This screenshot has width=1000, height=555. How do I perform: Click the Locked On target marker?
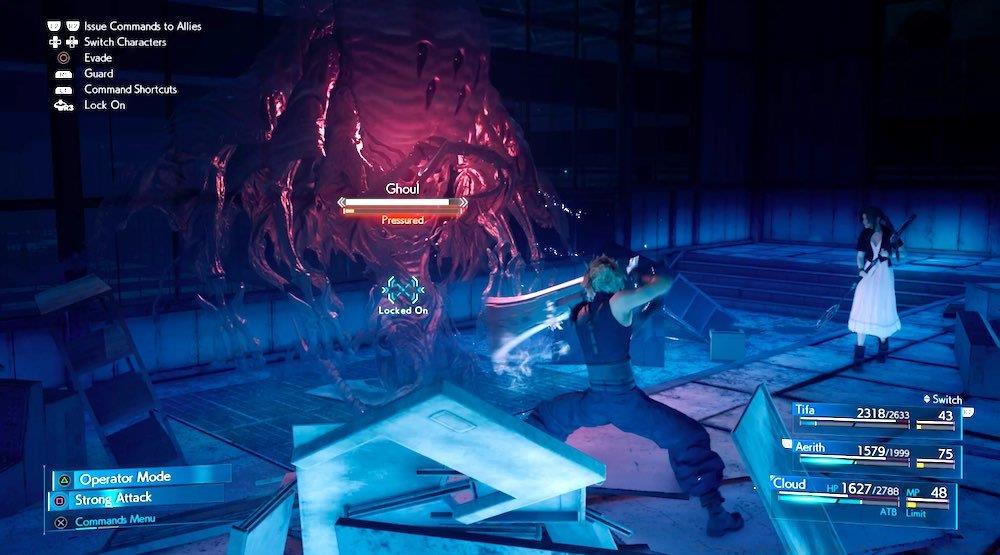coord(403,291)
